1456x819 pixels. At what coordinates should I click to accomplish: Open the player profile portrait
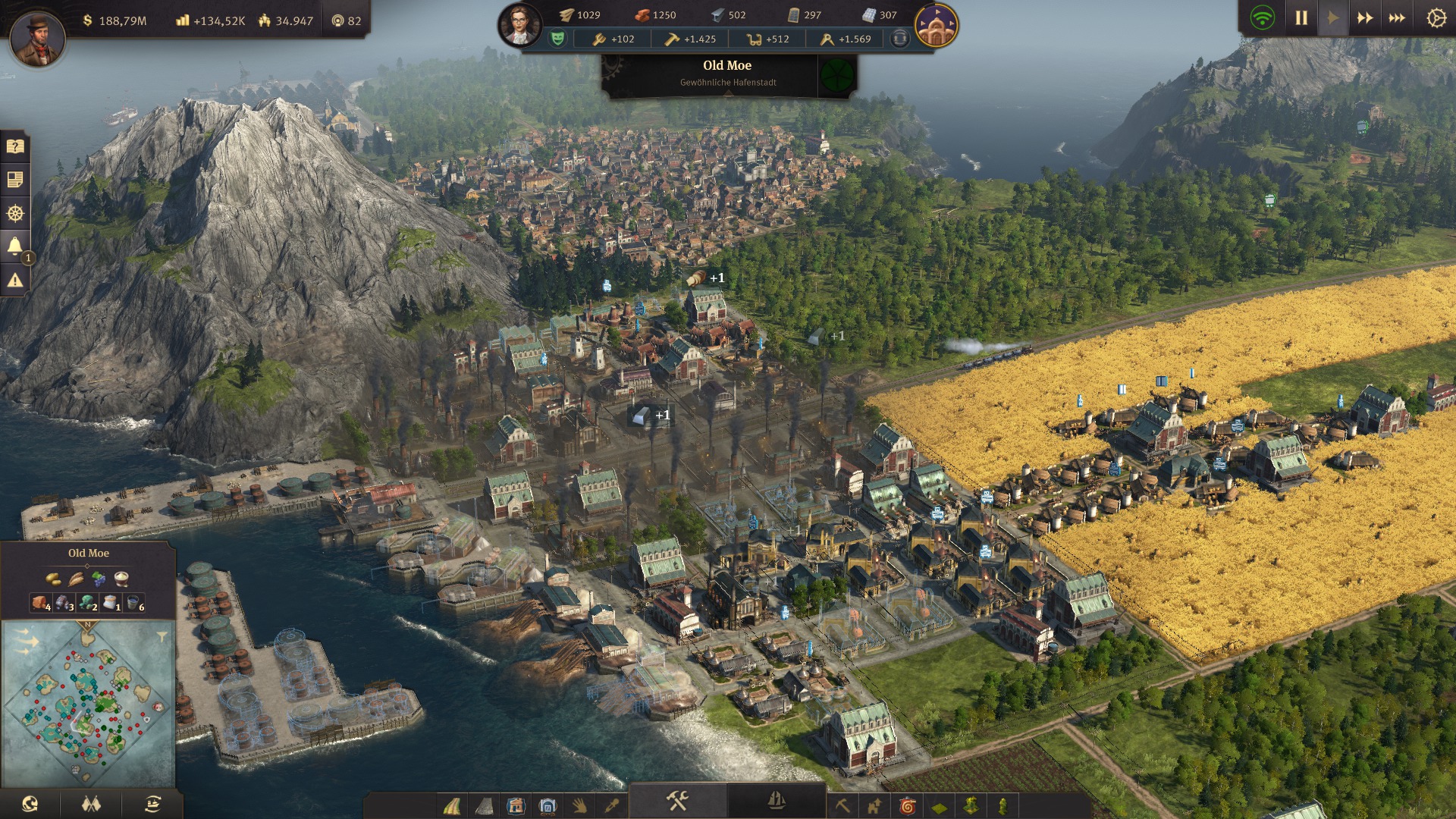(x=36, y=38)
